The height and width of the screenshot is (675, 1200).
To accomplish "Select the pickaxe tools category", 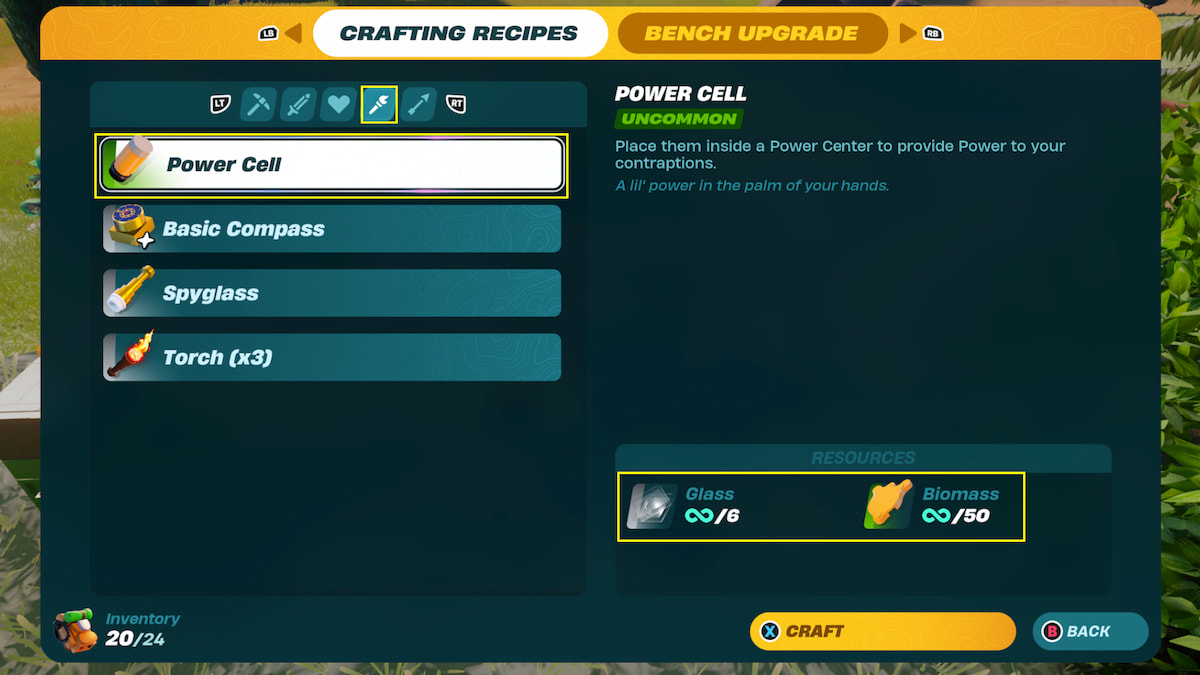I will tap(259, 104).
